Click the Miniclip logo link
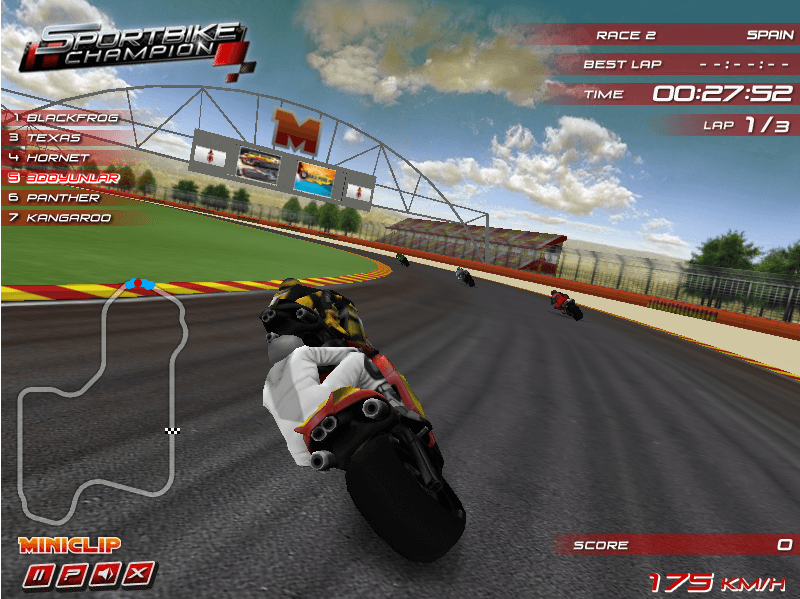 click(70, 545)
